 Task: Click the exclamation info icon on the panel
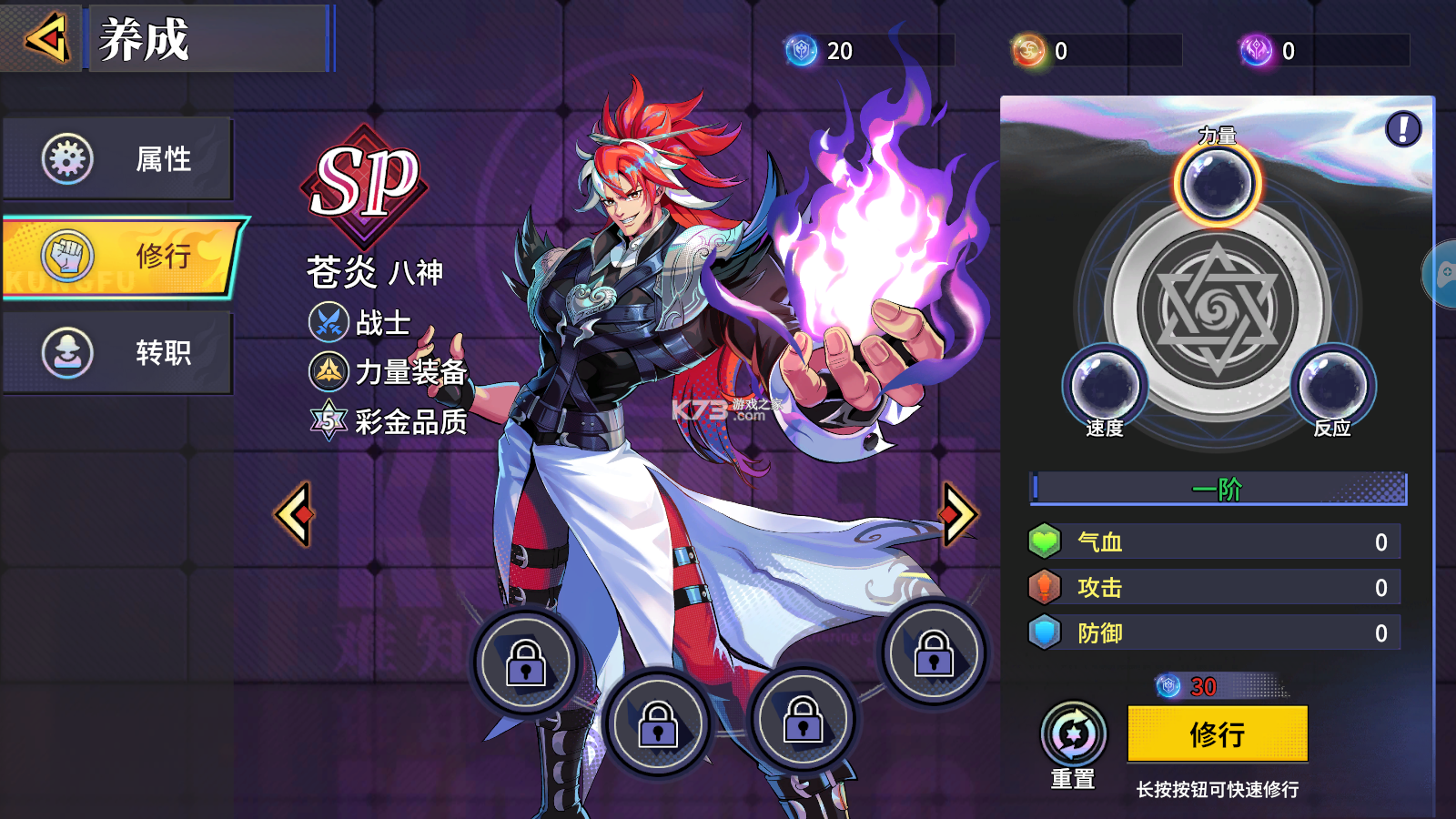tap(1403, 127)
